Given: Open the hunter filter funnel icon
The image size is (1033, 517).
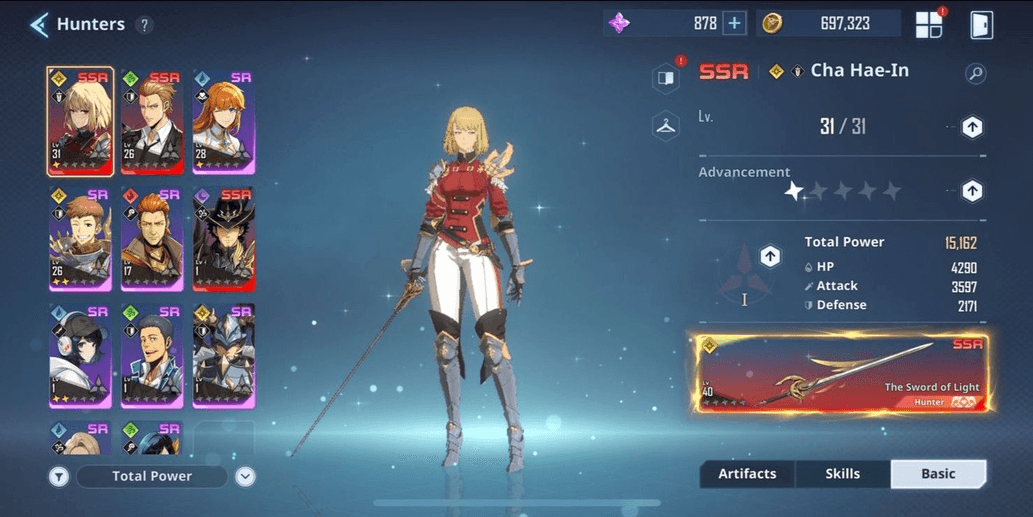Looking at the screenshot, I should 59,477.
